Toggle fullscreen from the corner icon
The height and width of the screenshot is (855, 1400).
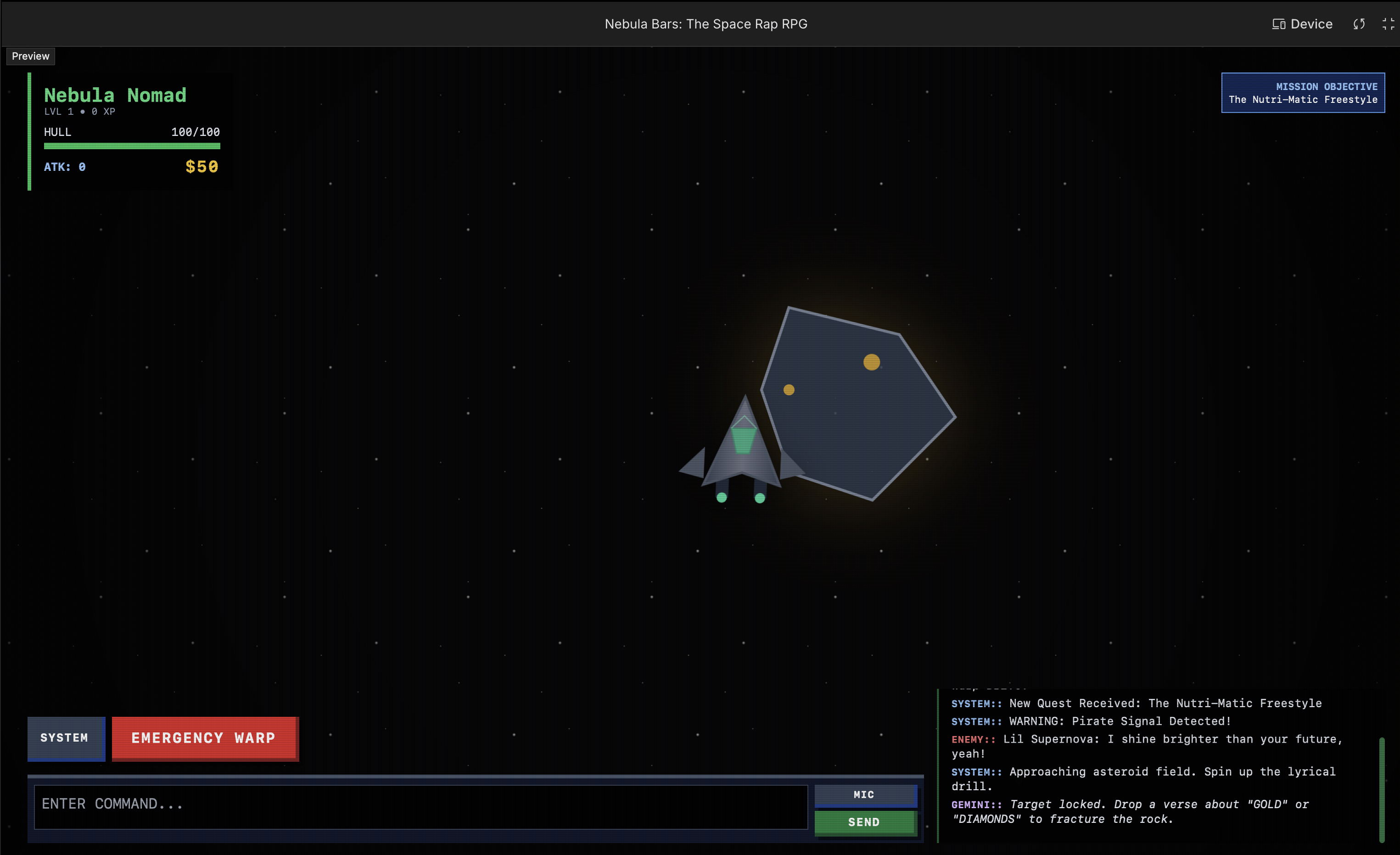[1388, 24]
